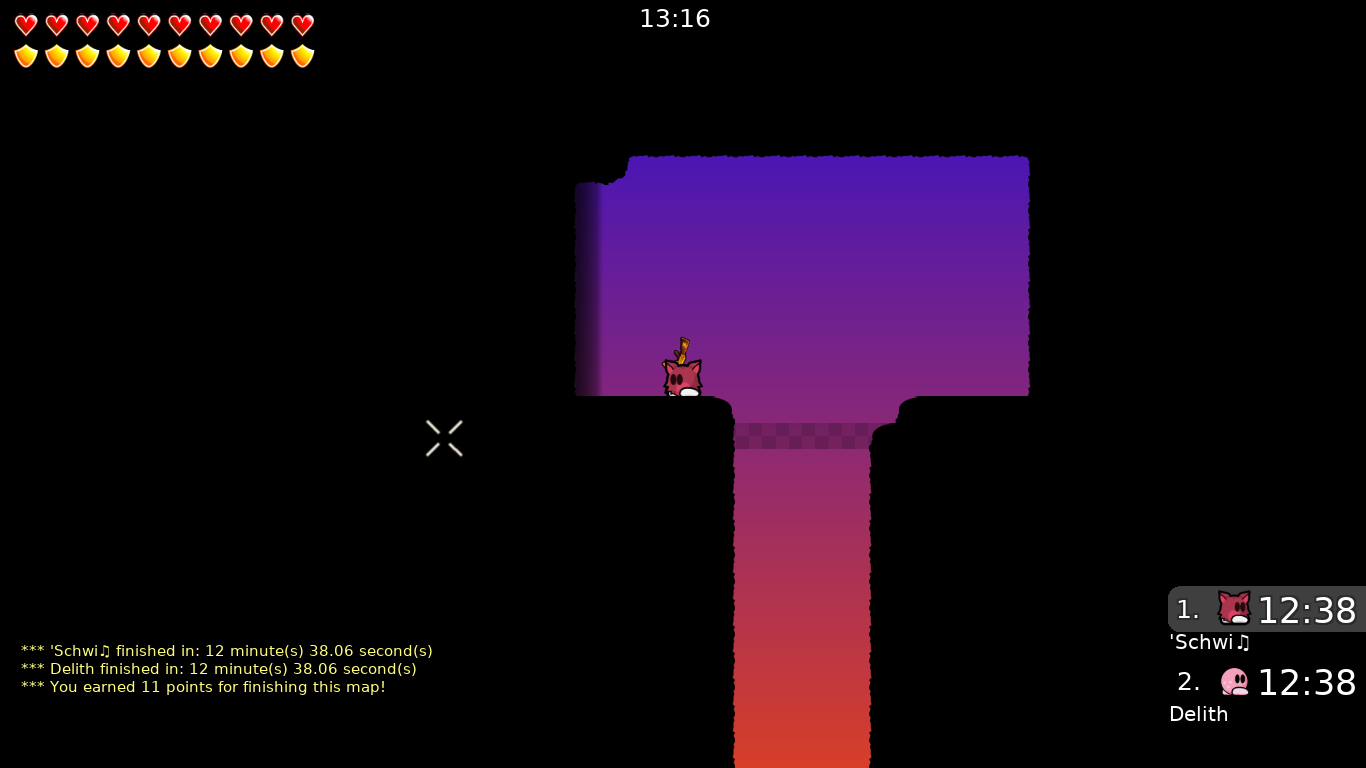Click the '2.' rank marker on the scoreboard
The width and height of the screenshot is (1366, 768).
1189,681
